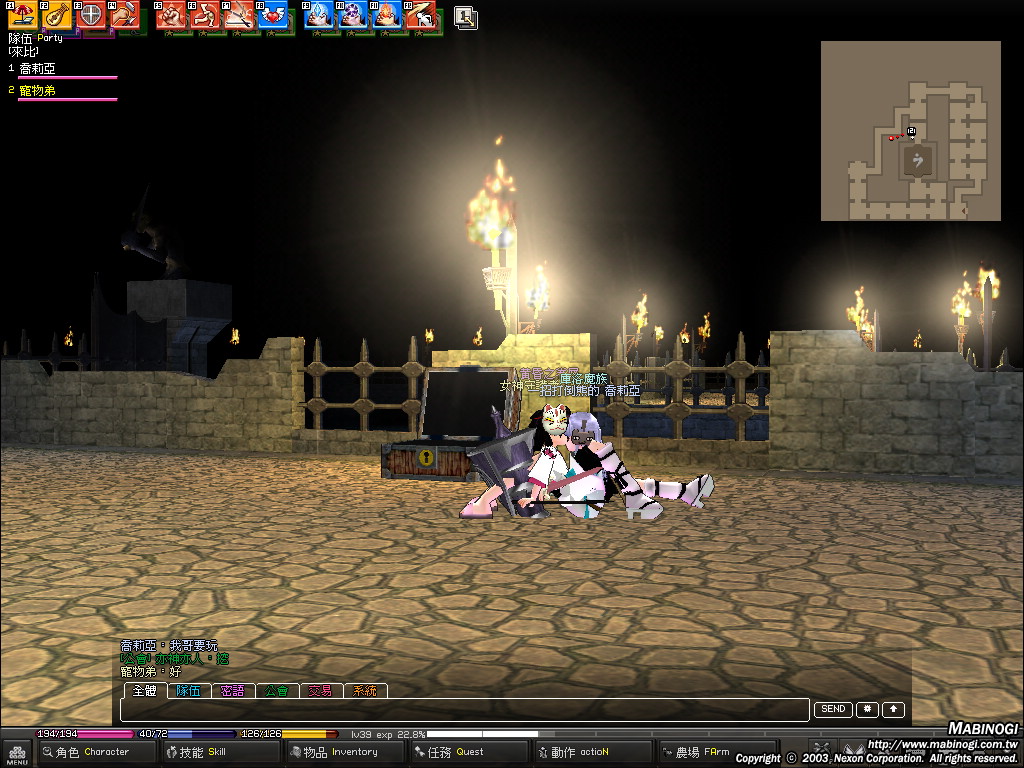This screenshot has width=1024, height=768.
Task: Send the chat message with SEND
Action: (833, 709)
